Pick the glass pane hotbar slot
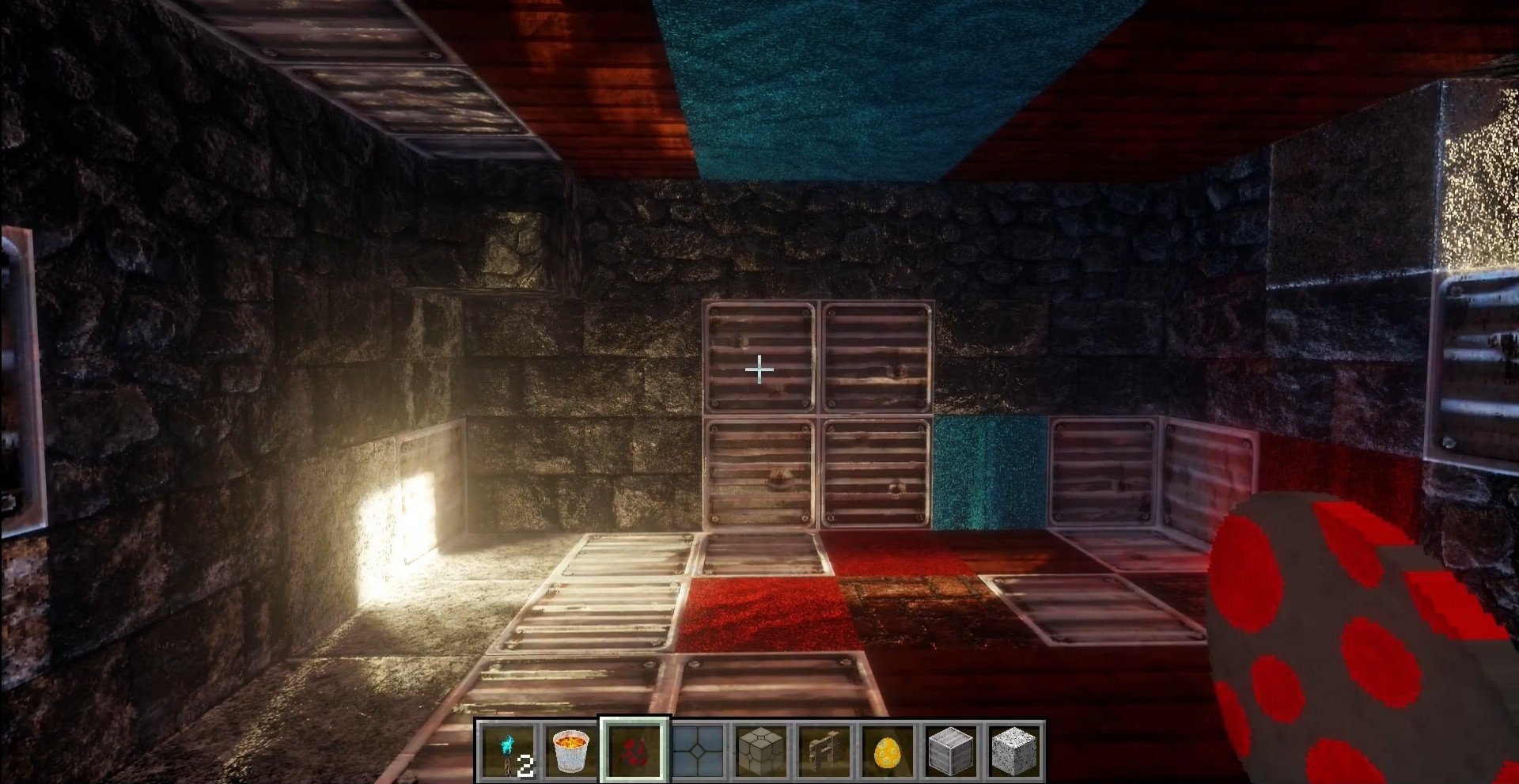 699,751
